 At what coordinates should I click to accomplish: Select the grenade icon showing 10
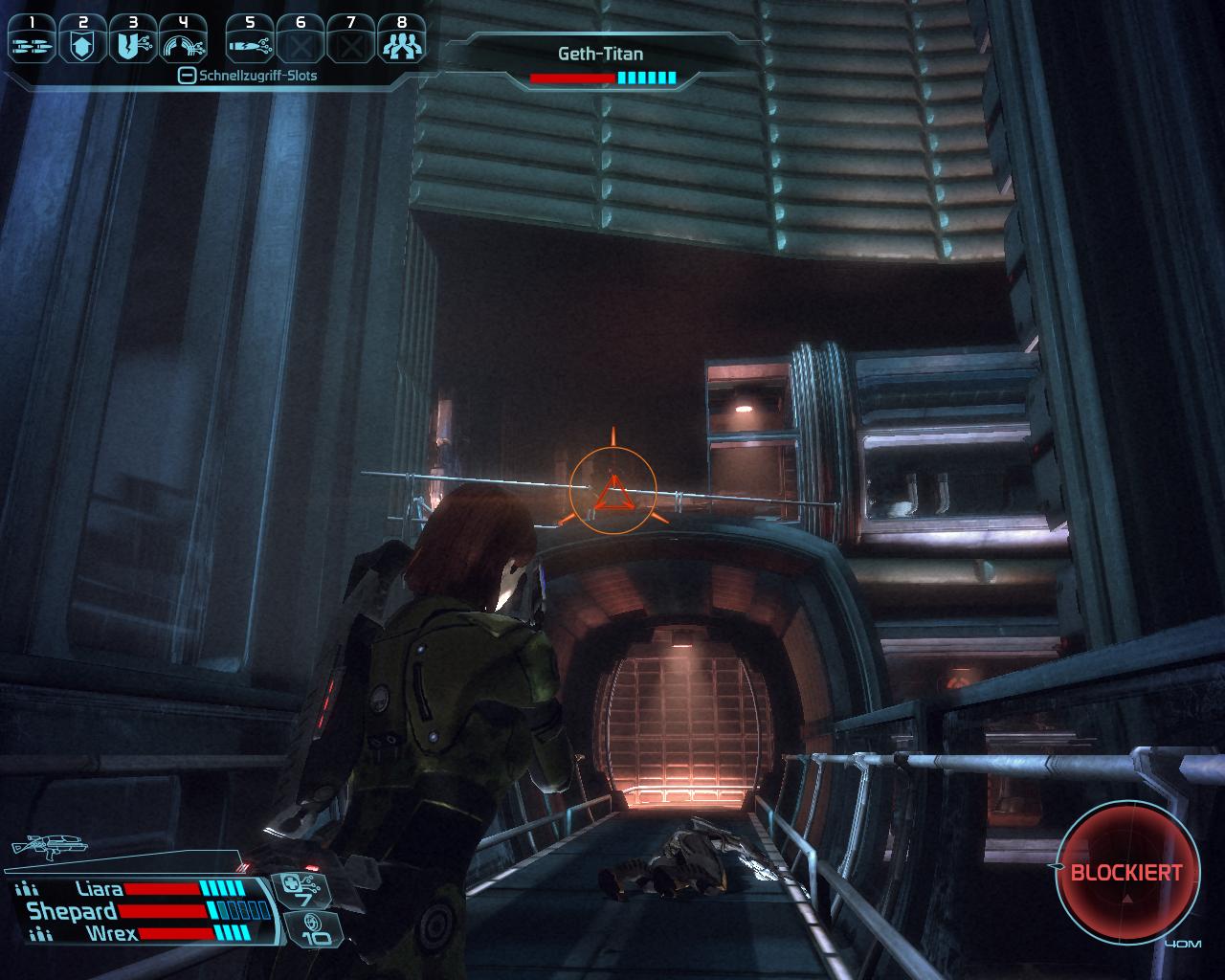313,928
